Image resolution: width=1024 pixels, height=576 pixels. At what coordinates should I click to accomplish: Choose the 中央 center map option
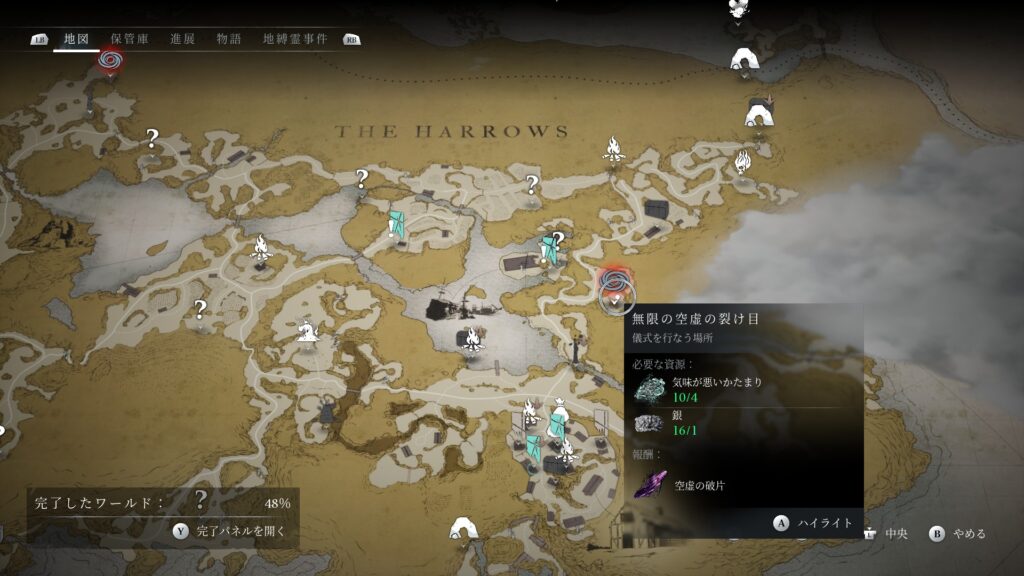coord(888,534)
